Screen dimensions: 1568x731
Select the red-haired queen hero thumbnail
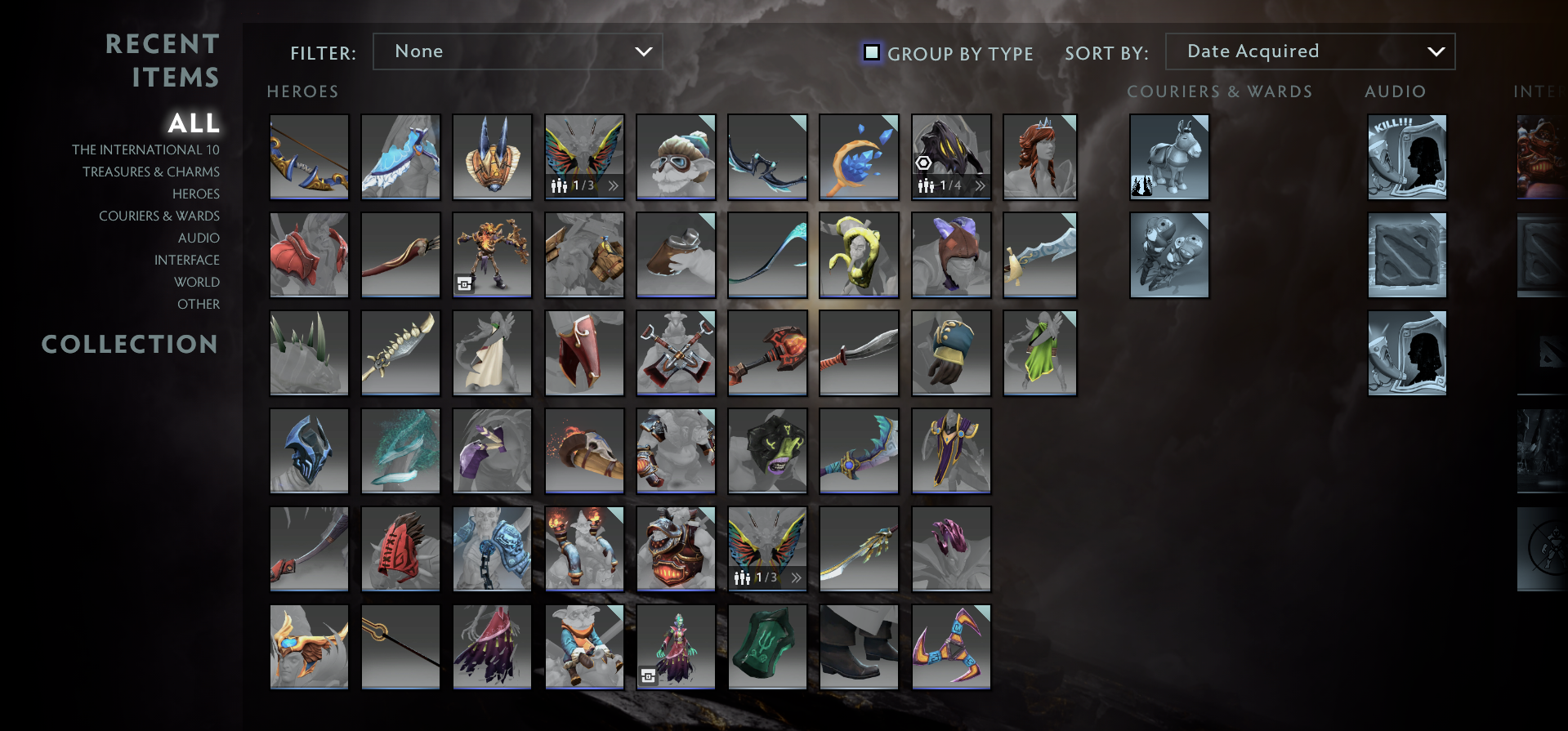click(1040, 157)
